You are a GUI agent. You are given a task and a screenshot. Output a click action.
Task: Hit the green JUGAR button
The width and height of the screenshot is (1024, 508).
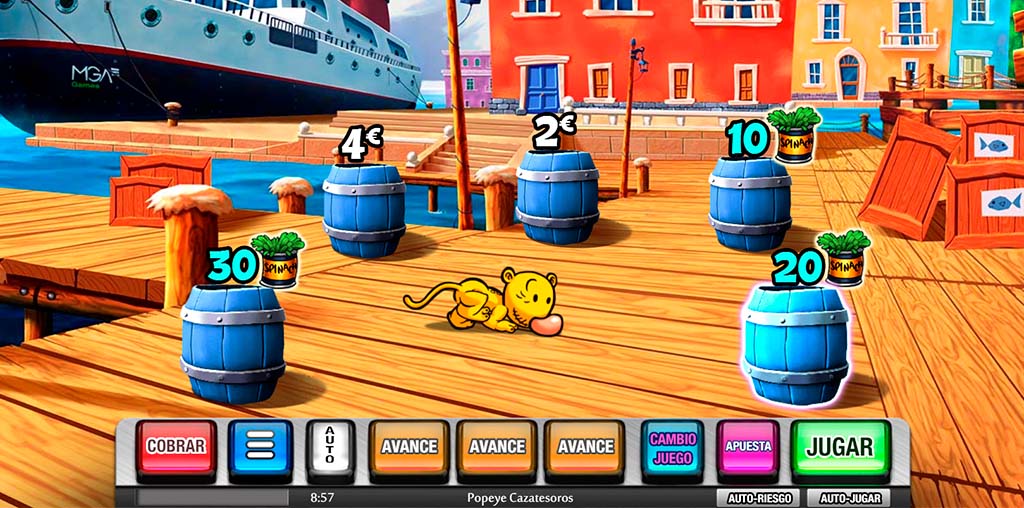840,447
